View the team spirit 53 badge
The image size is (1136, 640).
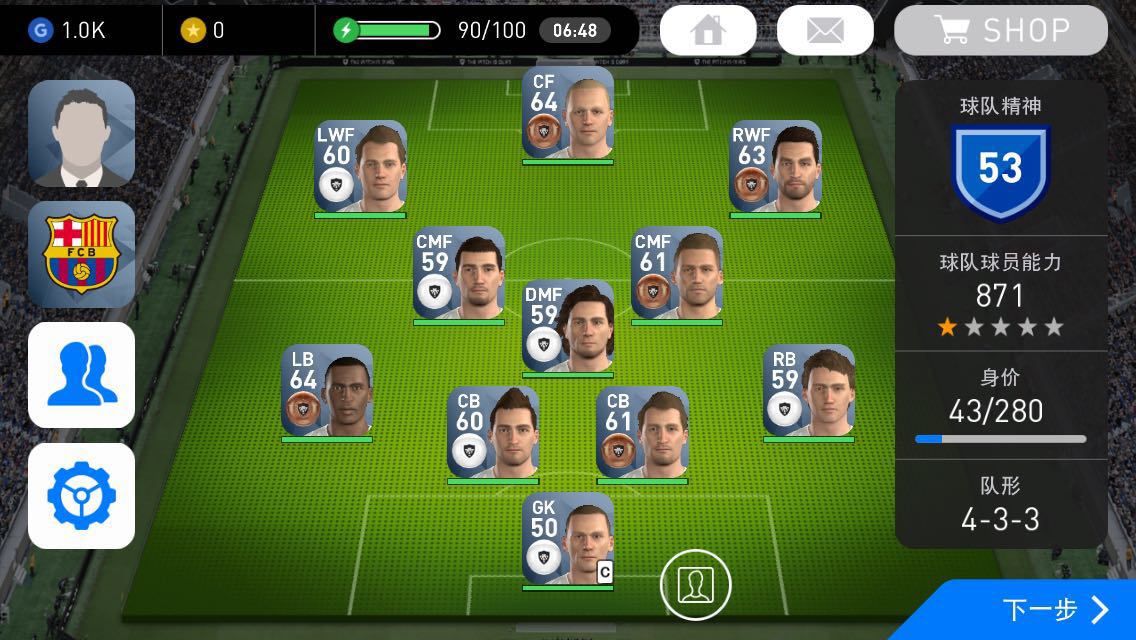coord(1000,170)
